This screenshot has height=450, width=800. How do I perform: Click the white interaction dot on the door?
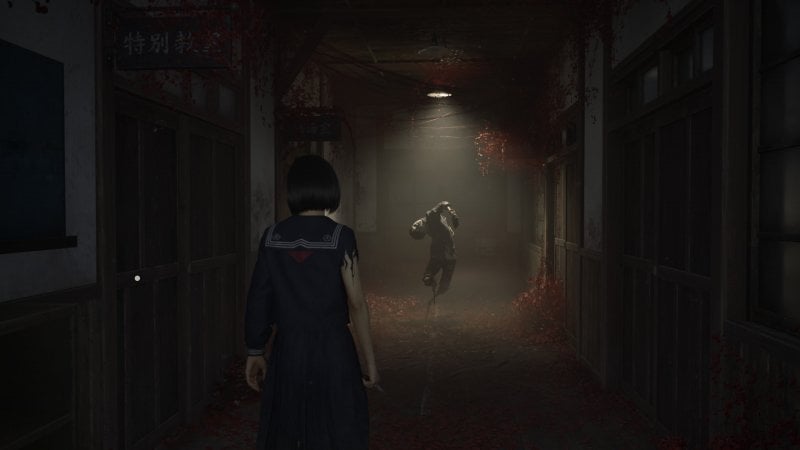[x=137, y=277]
